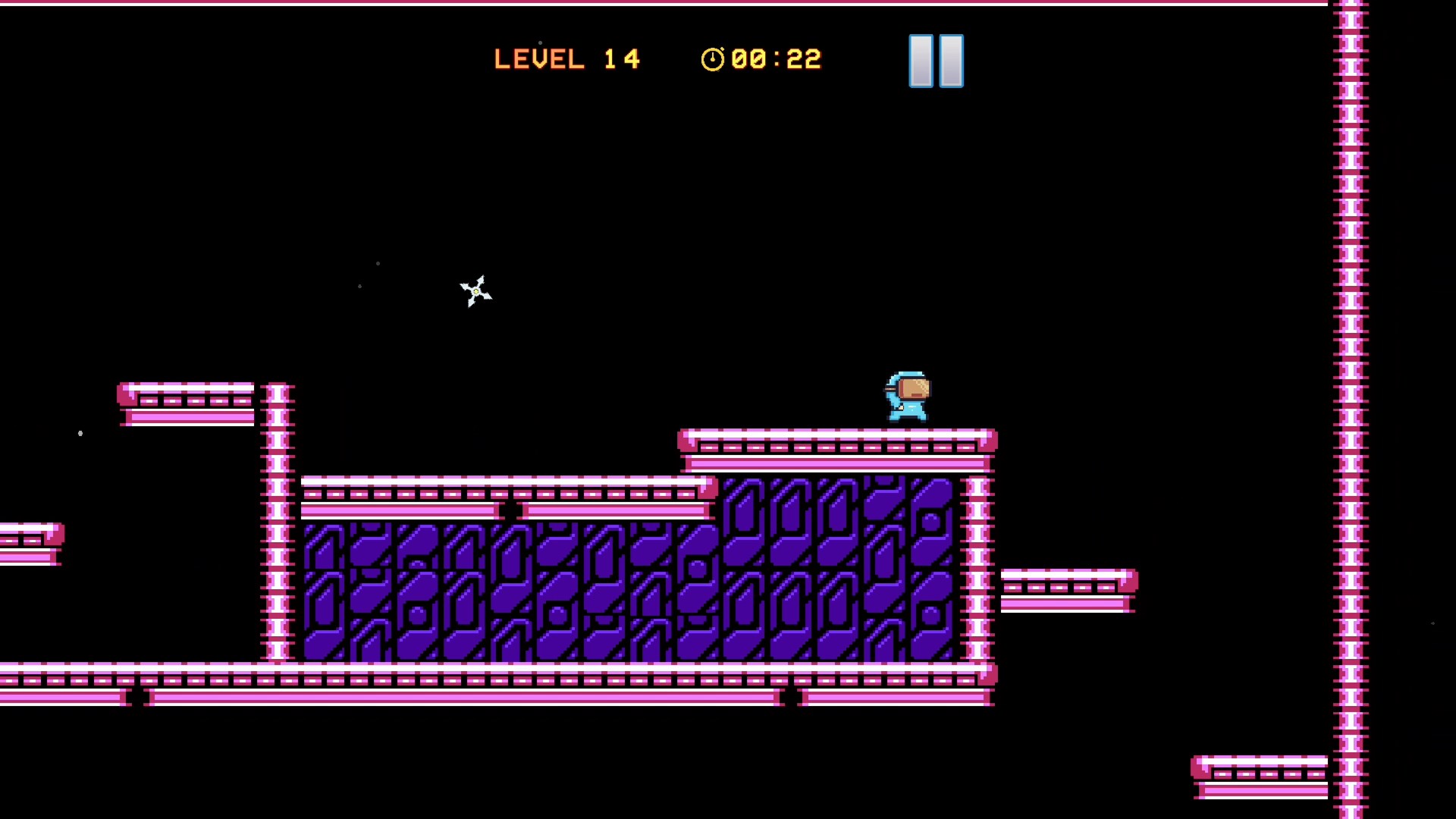Click the stopwatch icon beside the timer
The image size is (1456, 819).
pos(711,58)
